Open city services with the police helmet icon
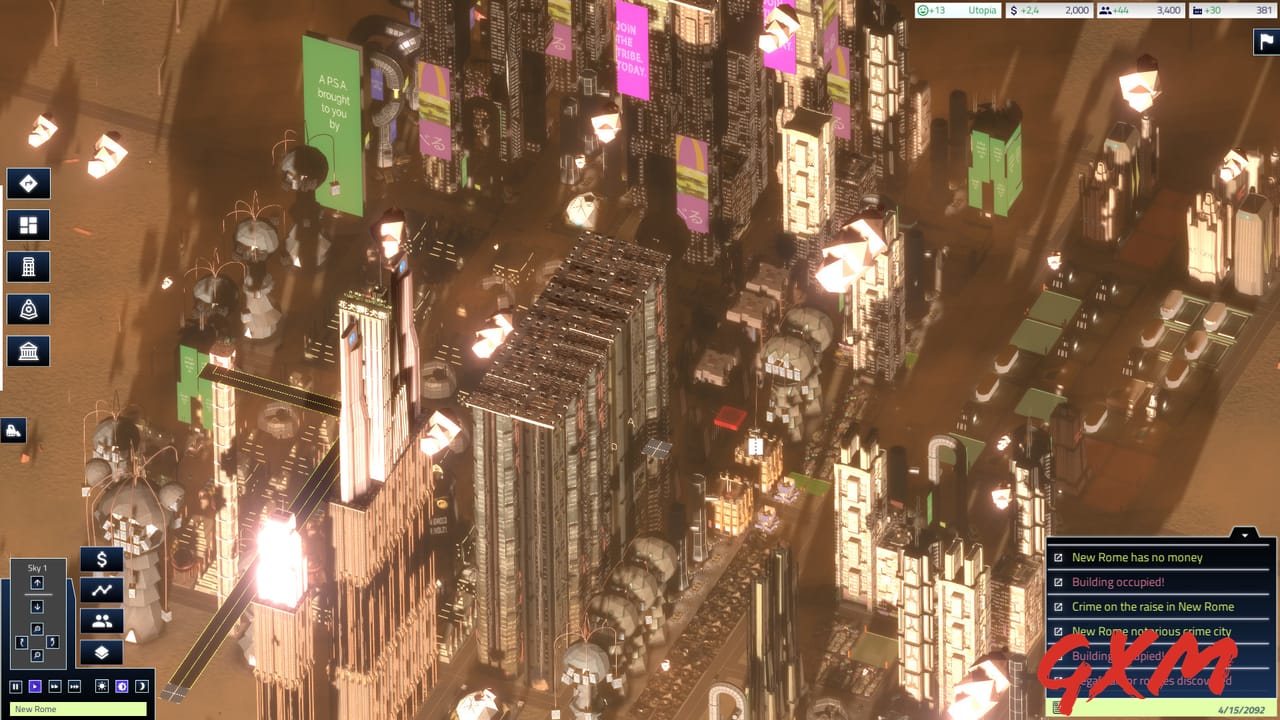 pos(27,309)
